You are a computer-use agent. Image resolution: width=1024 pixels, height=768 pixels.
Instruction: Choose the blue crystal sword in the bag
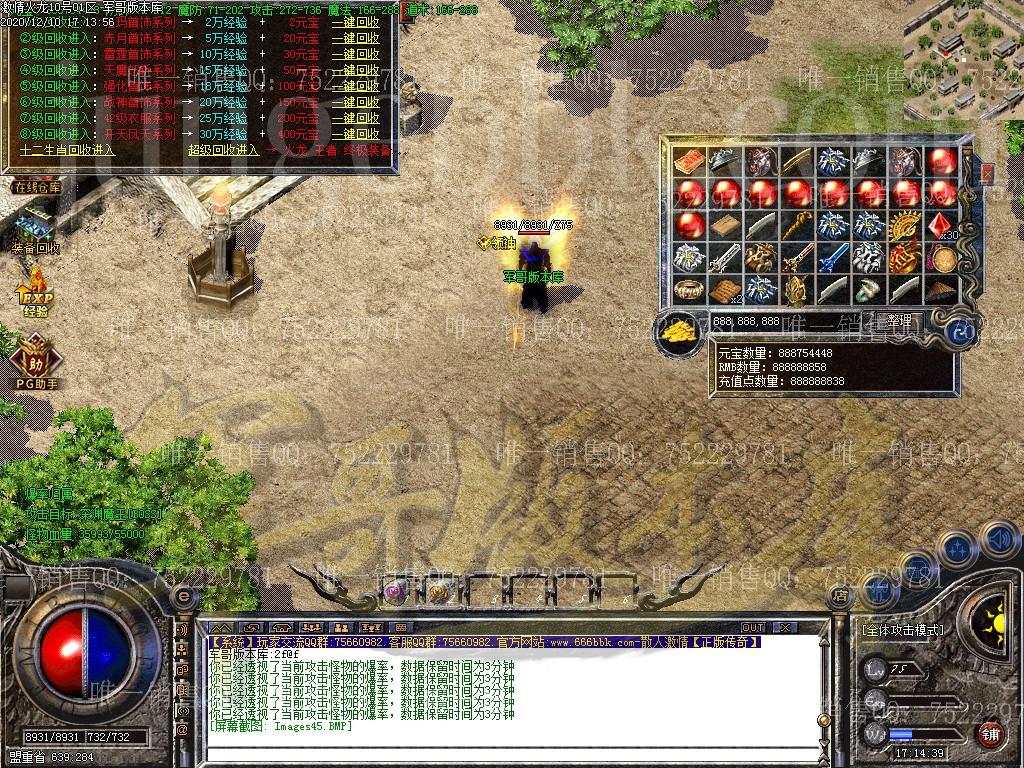pos(832,258)
